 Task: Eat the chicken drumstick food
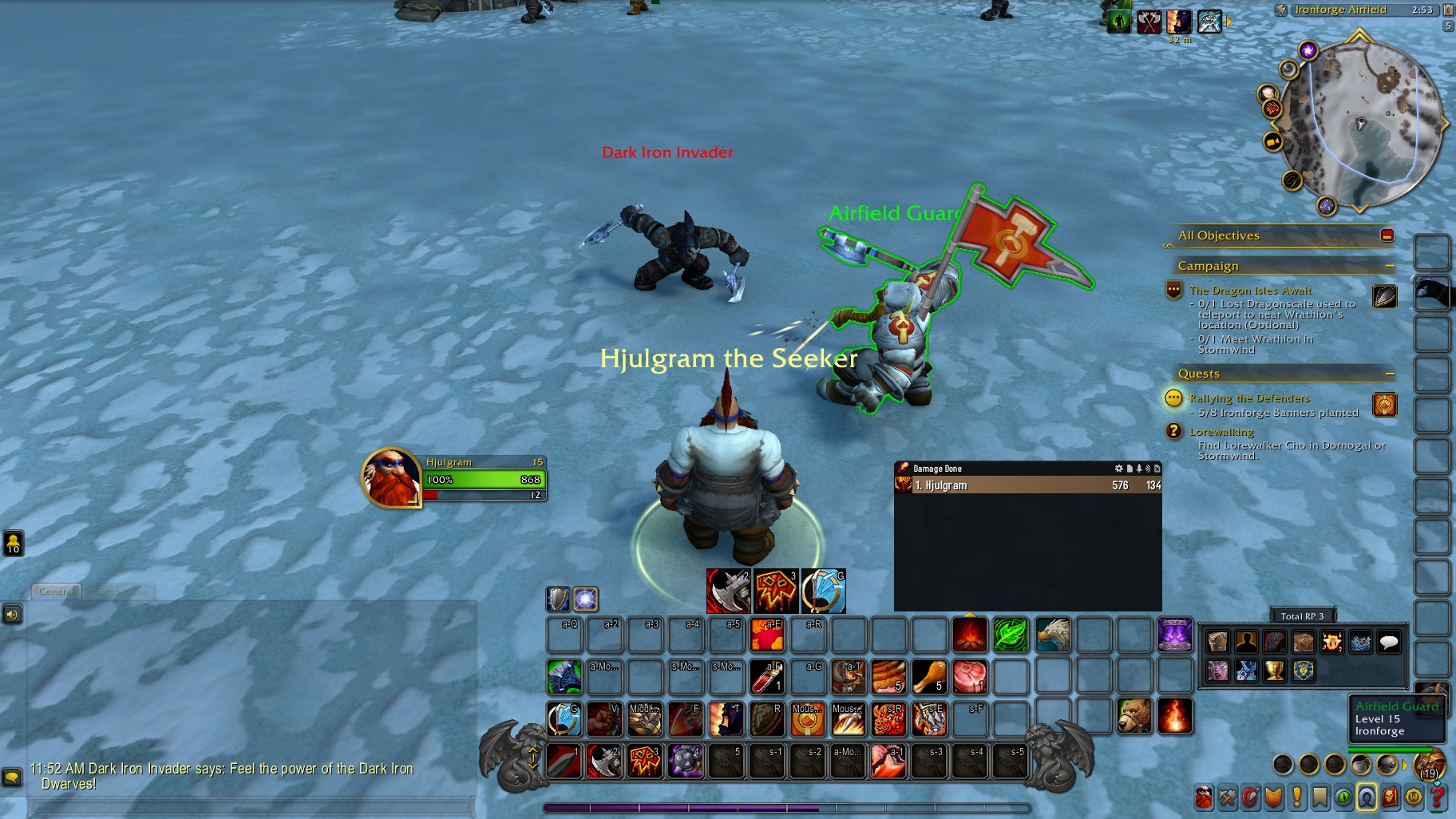pos(928,676)
